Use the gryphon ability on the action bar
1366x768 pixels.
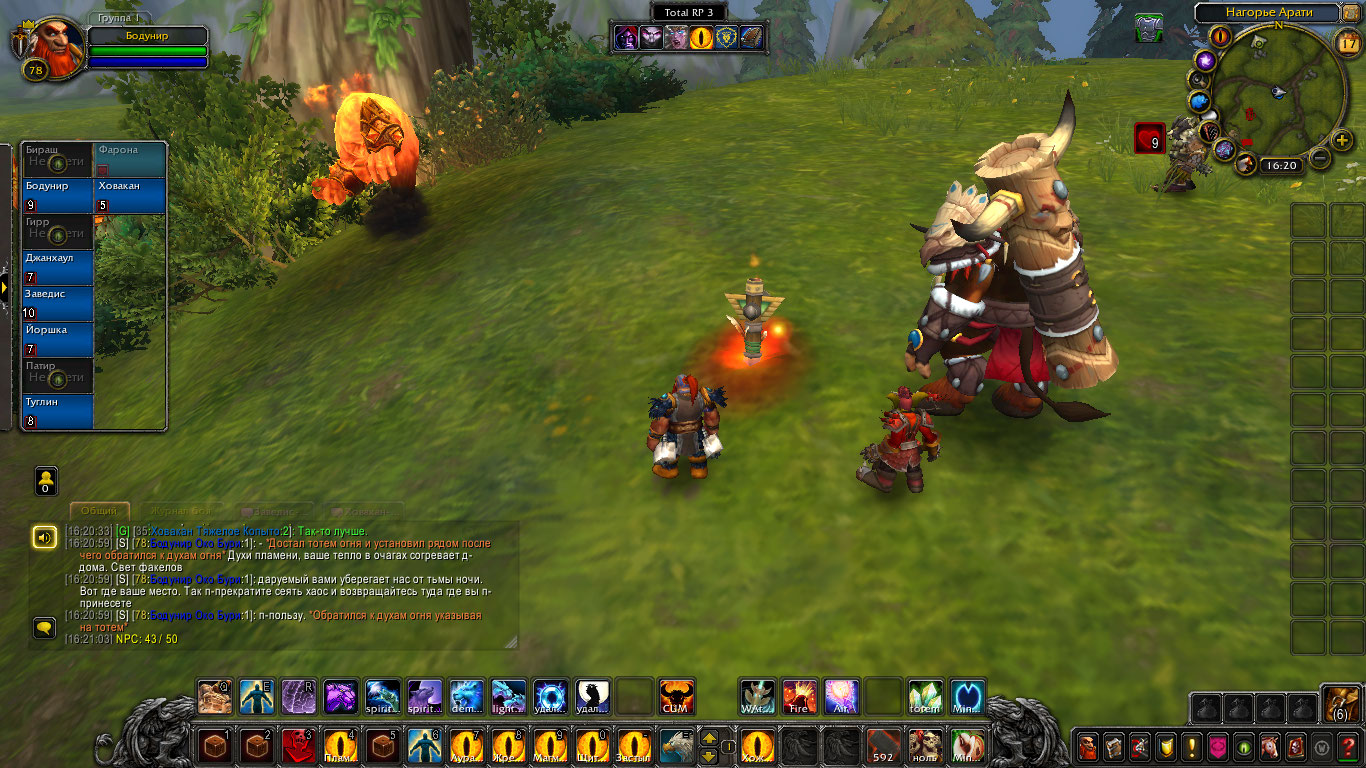coord(676,746)
